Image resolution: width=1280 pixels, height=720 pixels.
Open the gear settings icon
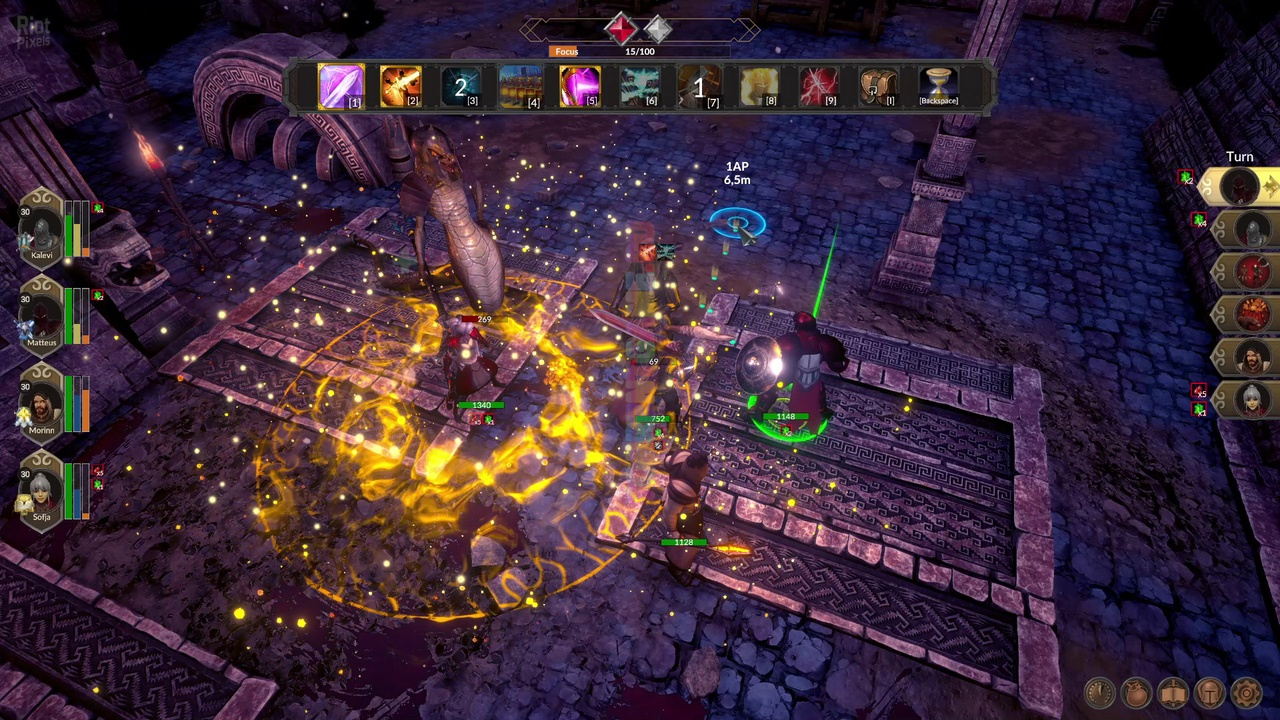[1247, 692]
